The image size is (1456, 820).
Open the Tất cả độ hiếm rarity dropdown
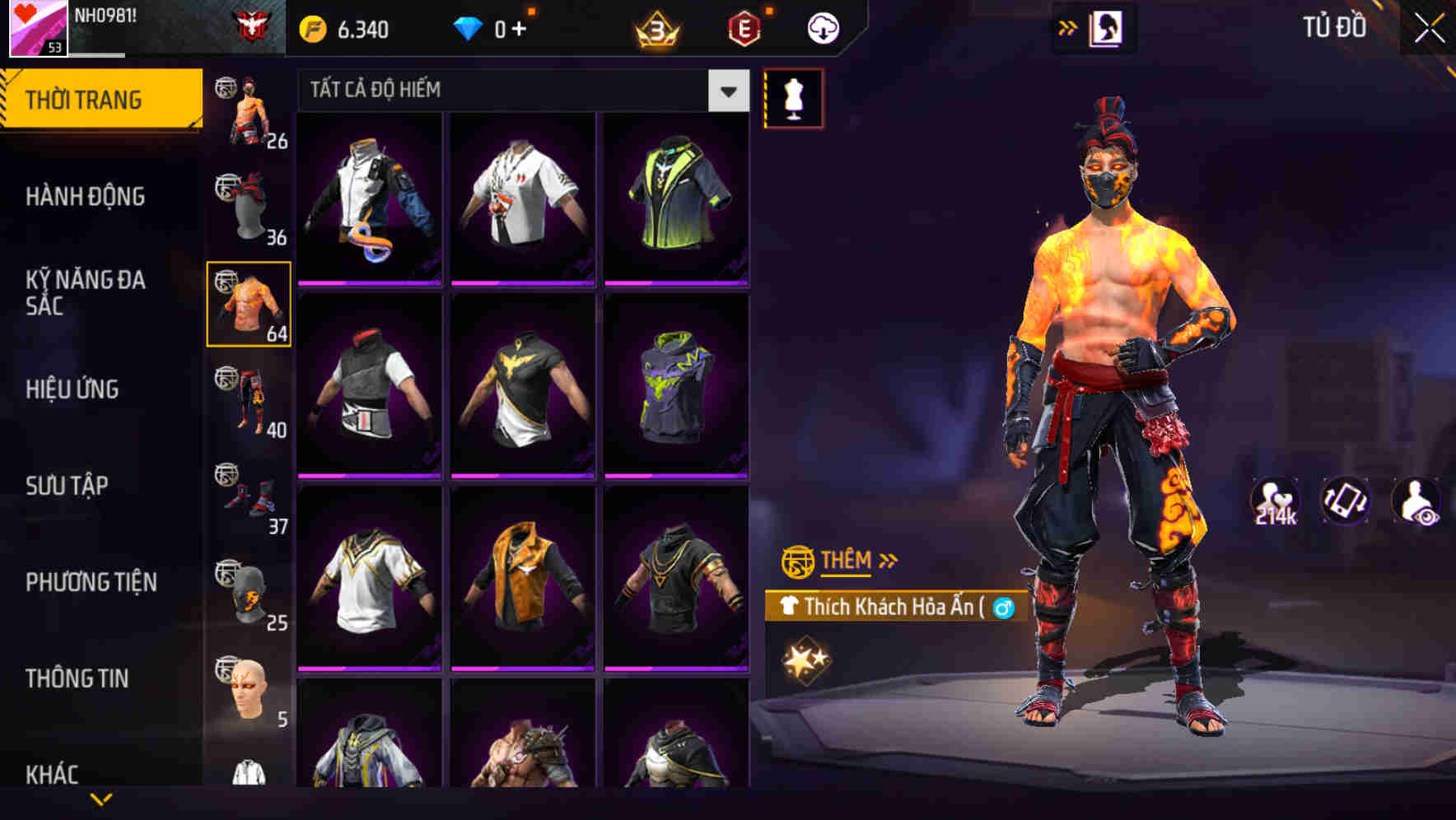click(x=519, y=91)
